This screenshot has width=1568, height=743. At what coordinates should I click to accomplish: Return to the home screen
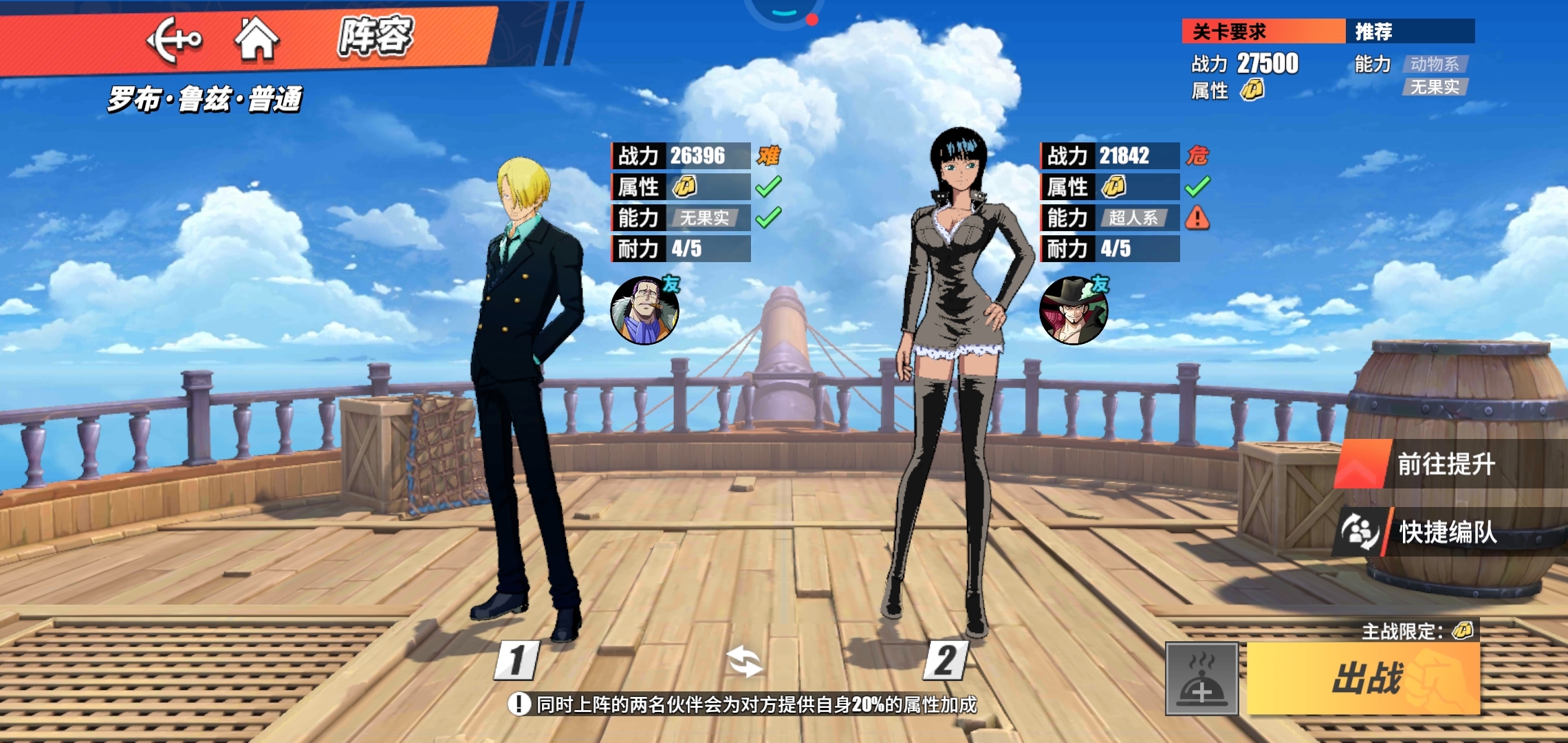[x=257, y=38]
